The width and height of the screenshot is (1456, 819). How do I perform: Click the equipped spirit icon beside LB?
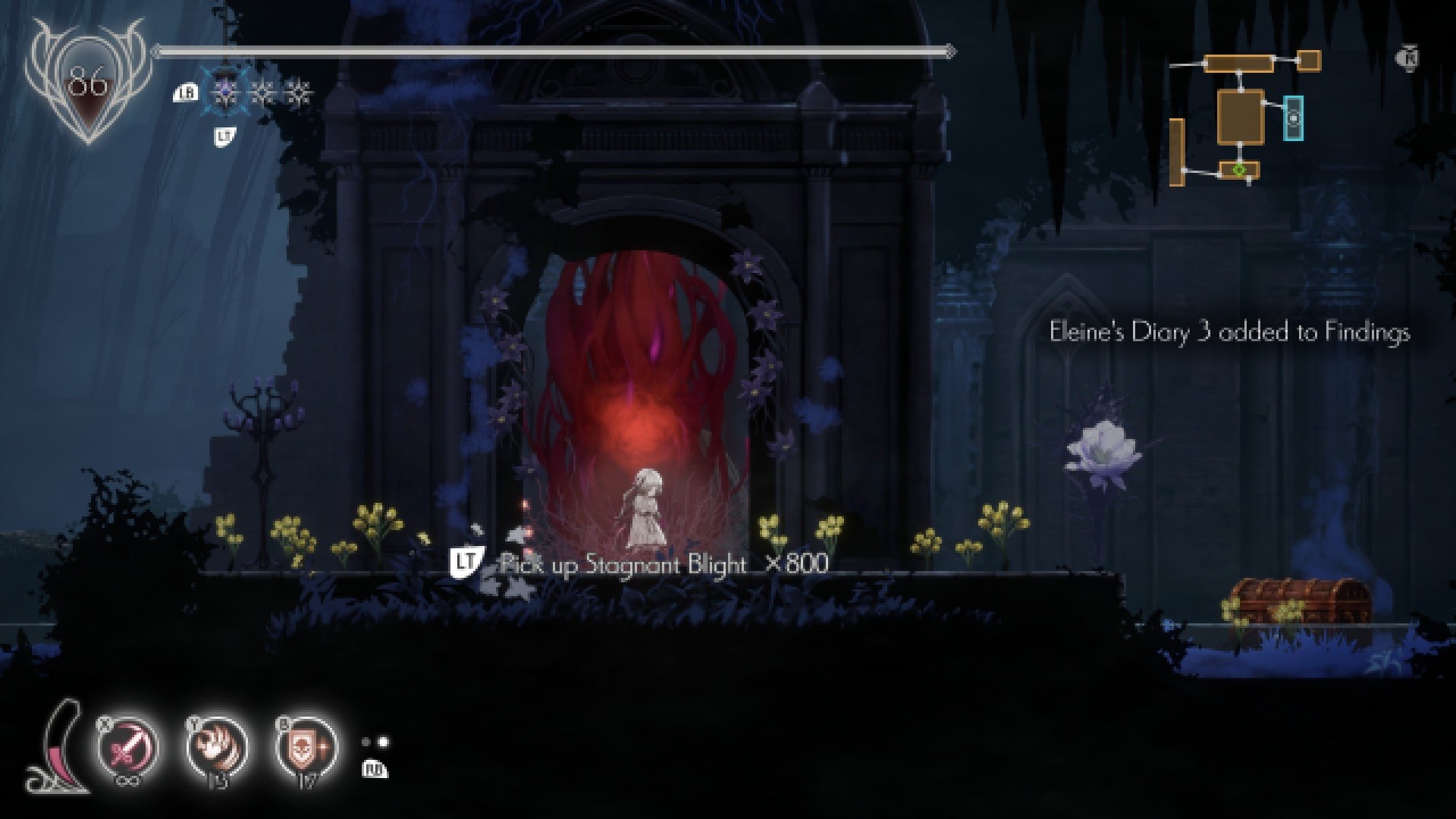pos(225,93)
